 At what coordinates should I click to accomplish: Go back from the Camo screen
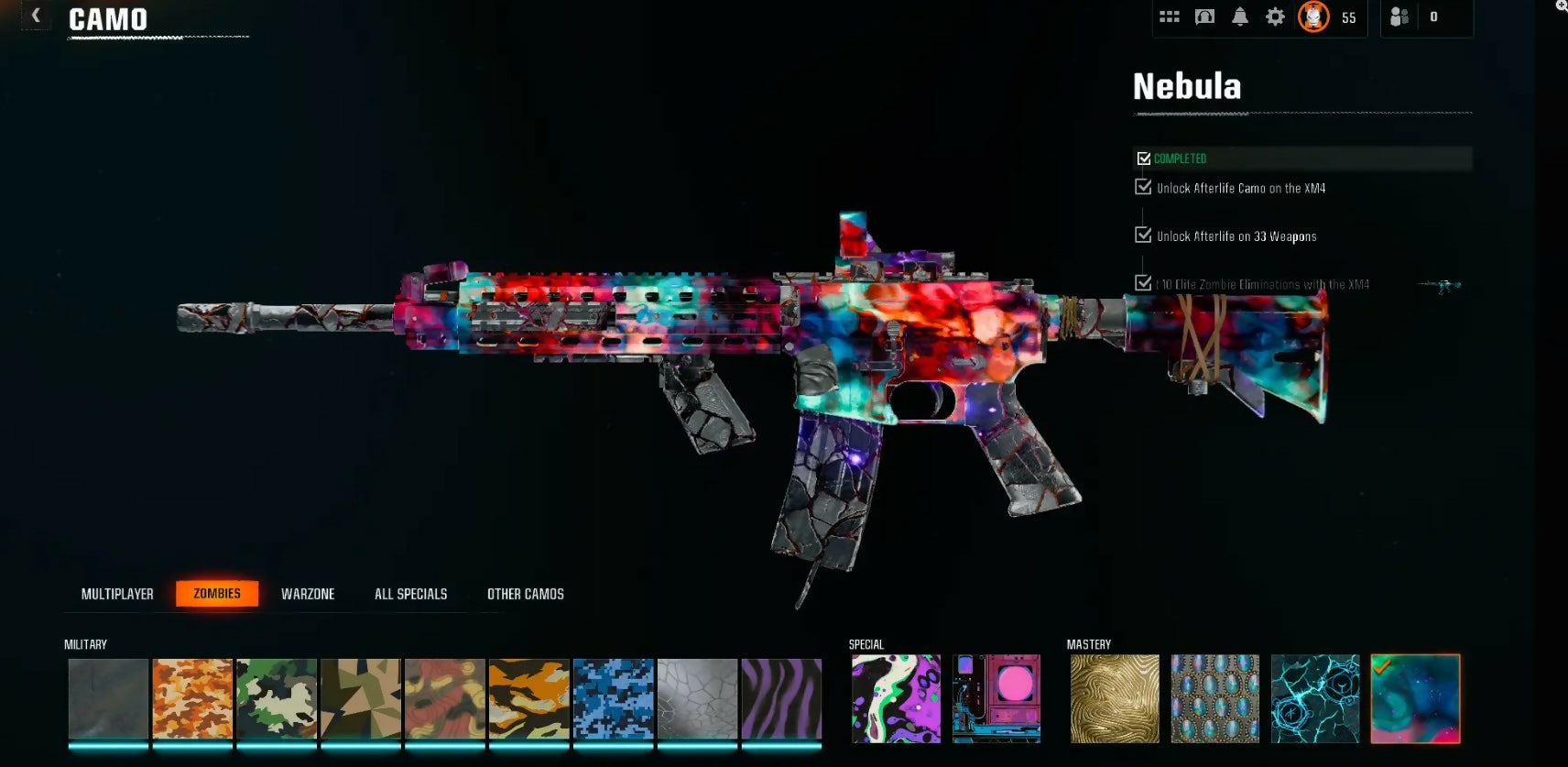coord(36,16)
